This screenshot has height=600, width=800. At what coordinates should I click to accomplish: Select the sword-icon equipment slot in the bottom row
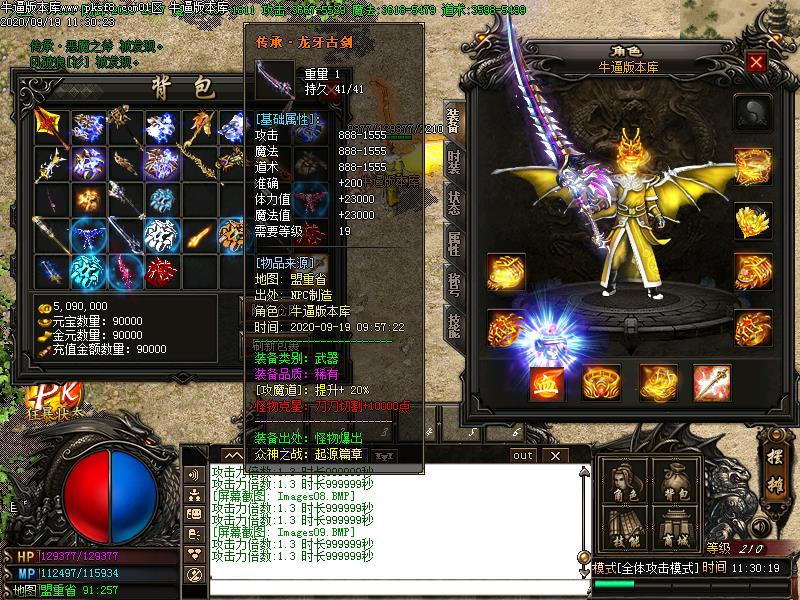711,382
